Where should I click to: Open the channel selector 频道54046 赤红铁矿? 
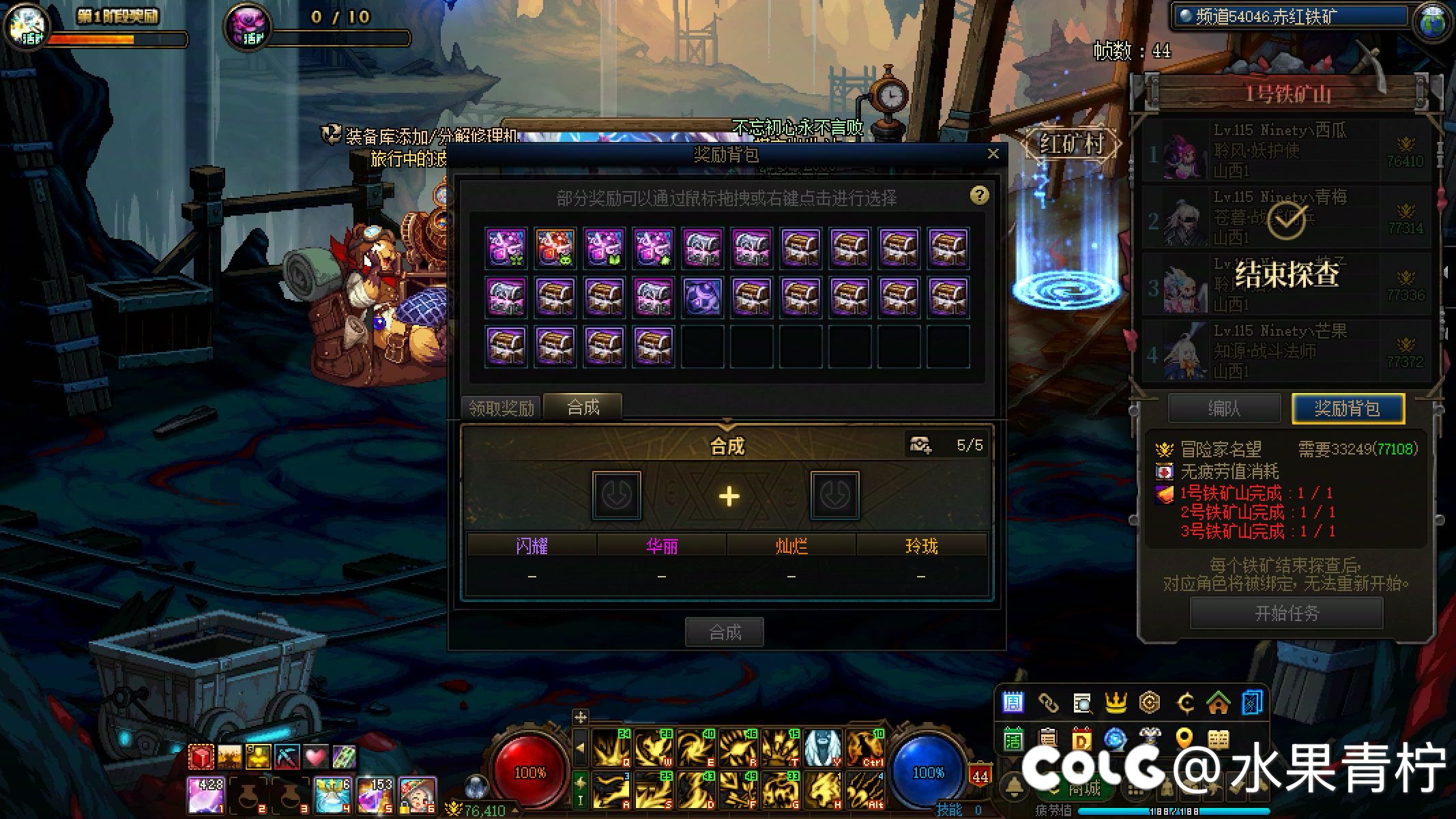coord(1290,17)
